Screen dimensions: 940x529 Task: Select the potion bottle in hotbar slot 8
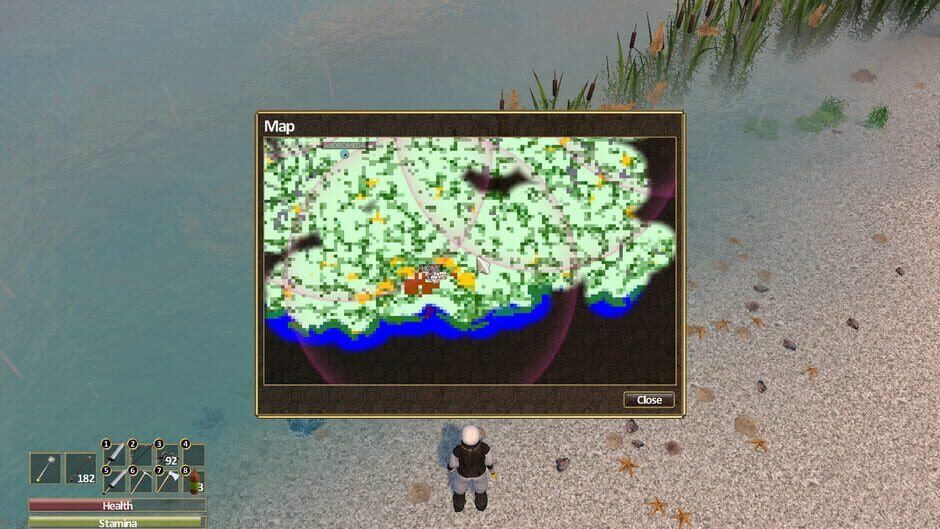(x=194, y=481)
